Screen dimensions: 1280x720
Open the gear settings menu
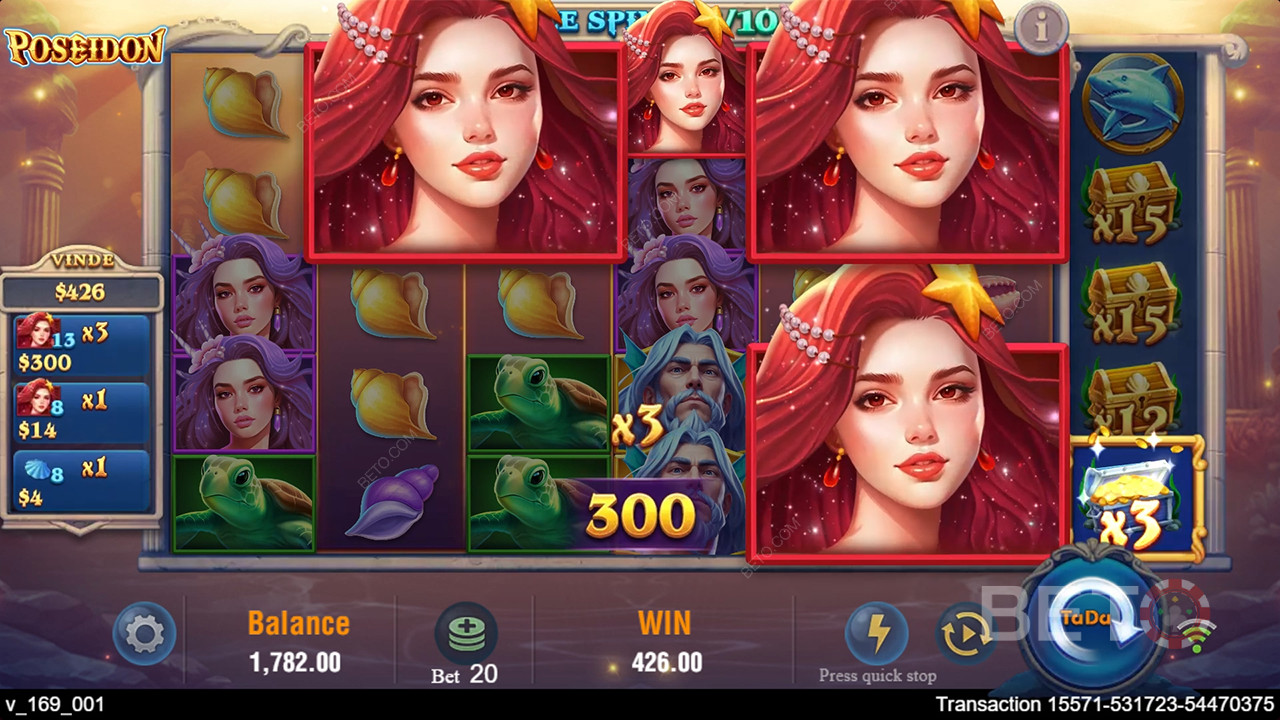tap(145, 633)
